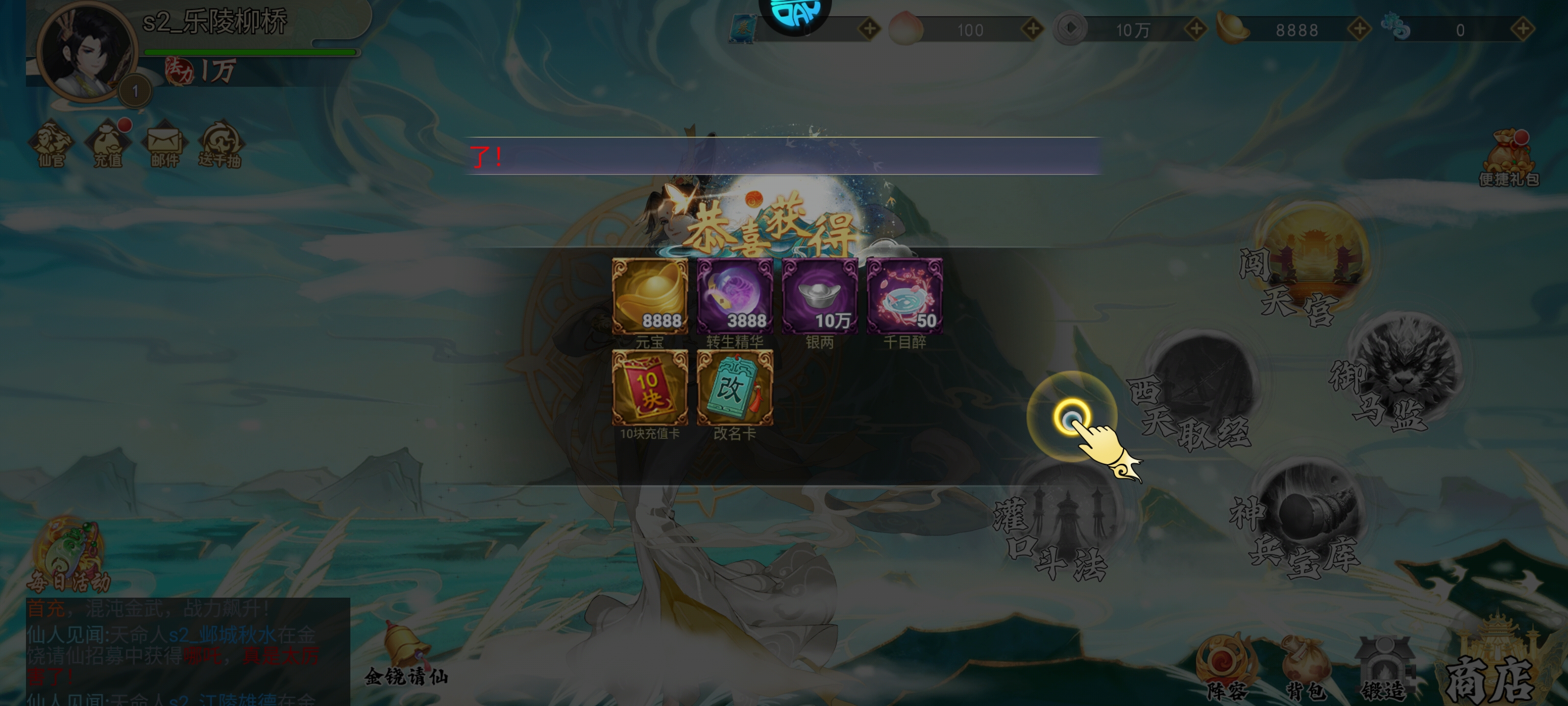The height and width of the screenshot is (706, 1568).
Task: Tap the 改名卡 rename card
Action: click(735, 387)
